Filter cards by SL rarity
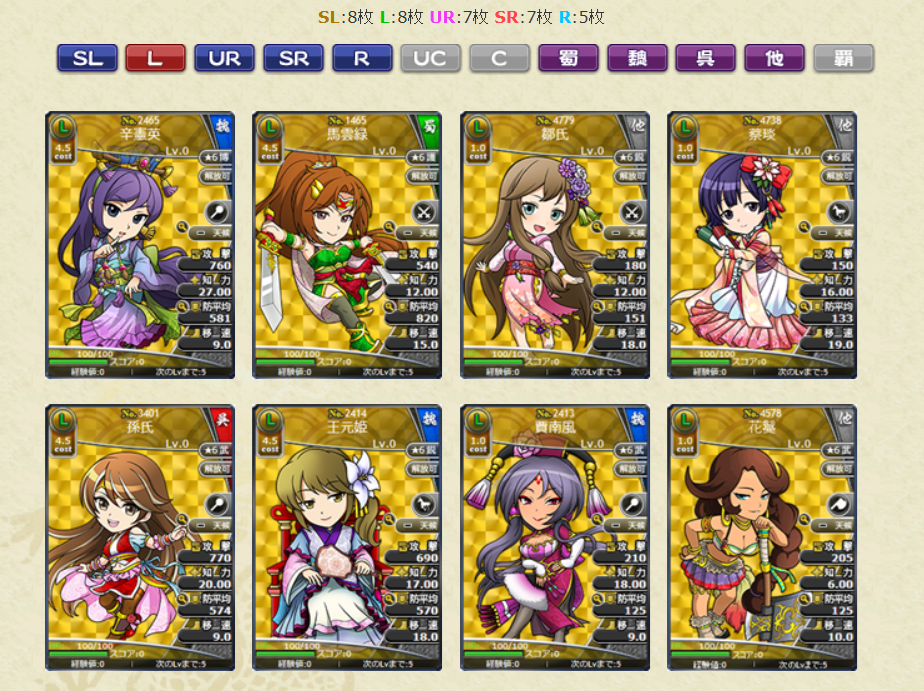This screenshot has width=924, height=691. (x=87, y=58)
